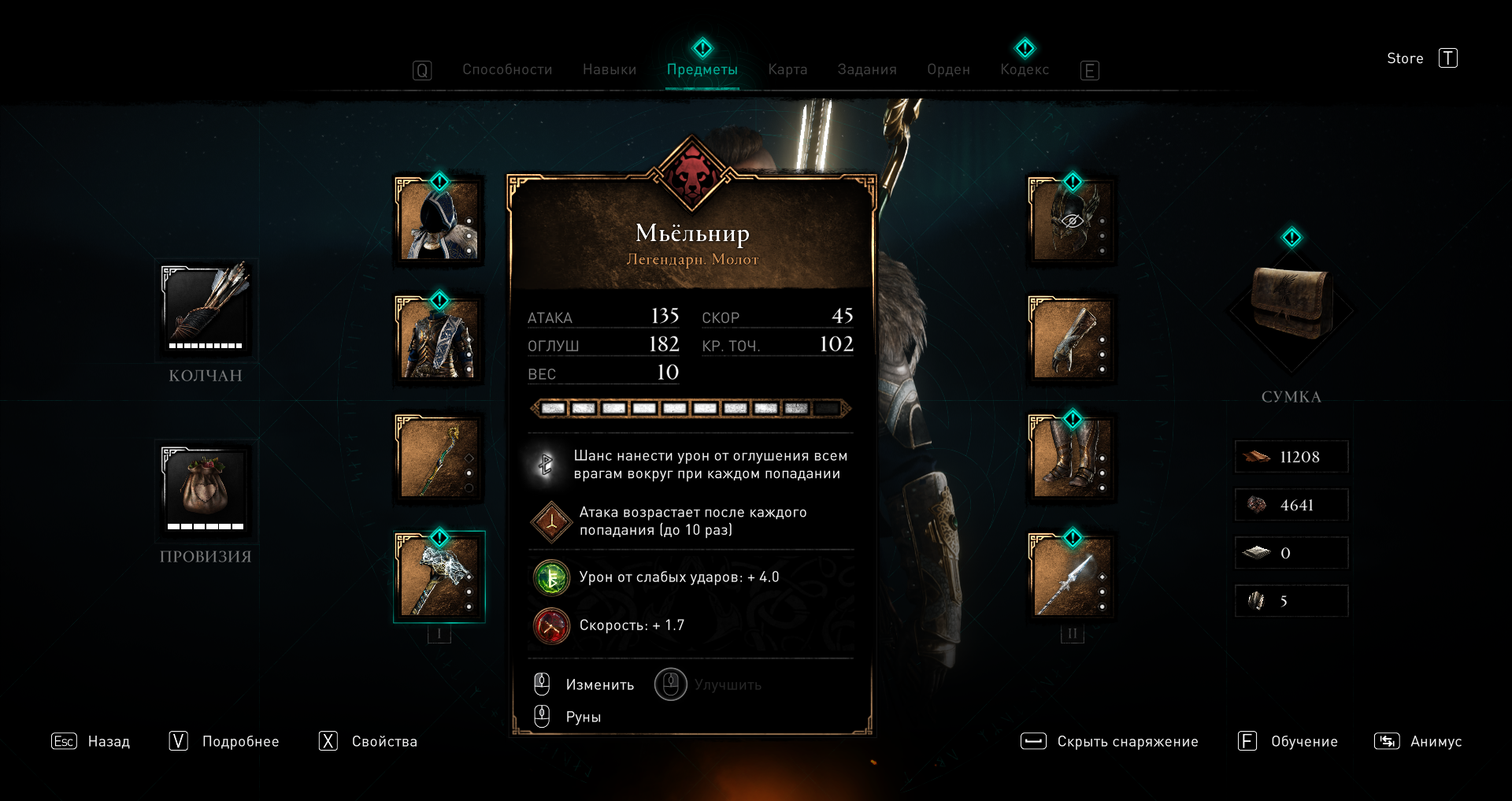This screenshot has width=1512, height=801.
Task: Select the Предметы tab
Action: (702, 69)
